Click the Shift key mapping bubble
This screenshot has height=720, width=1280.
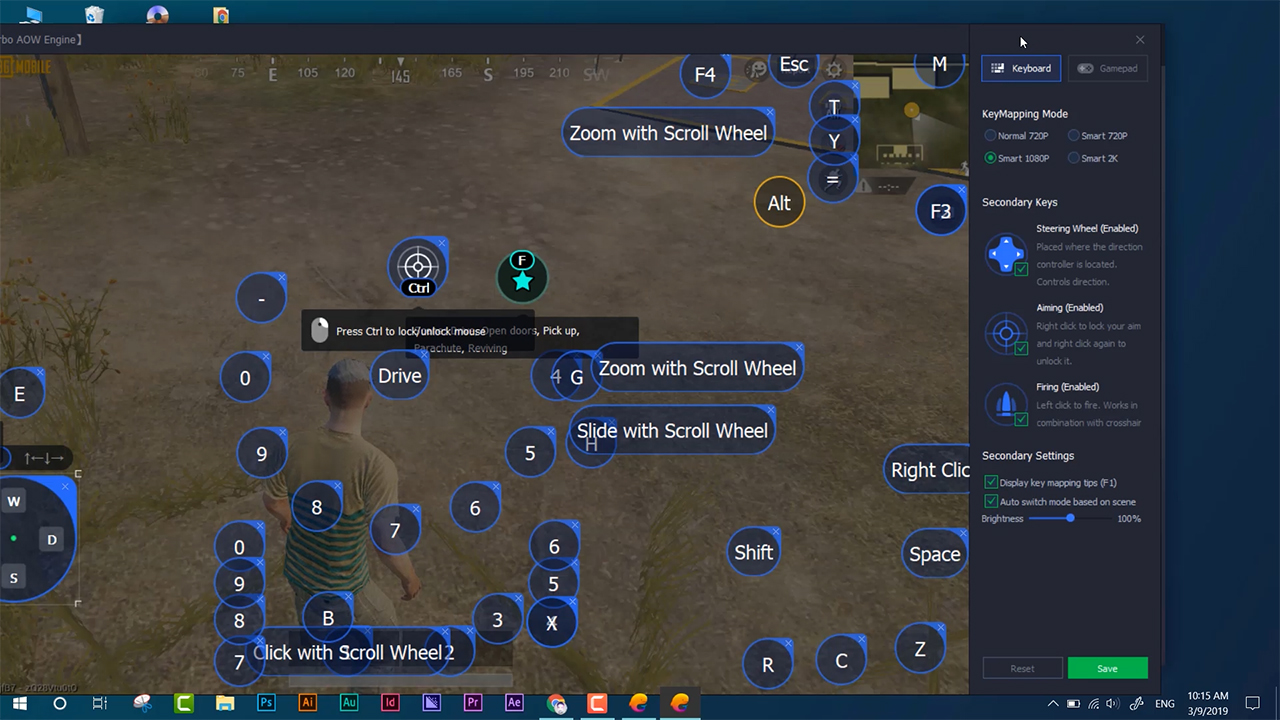point(753,553)
